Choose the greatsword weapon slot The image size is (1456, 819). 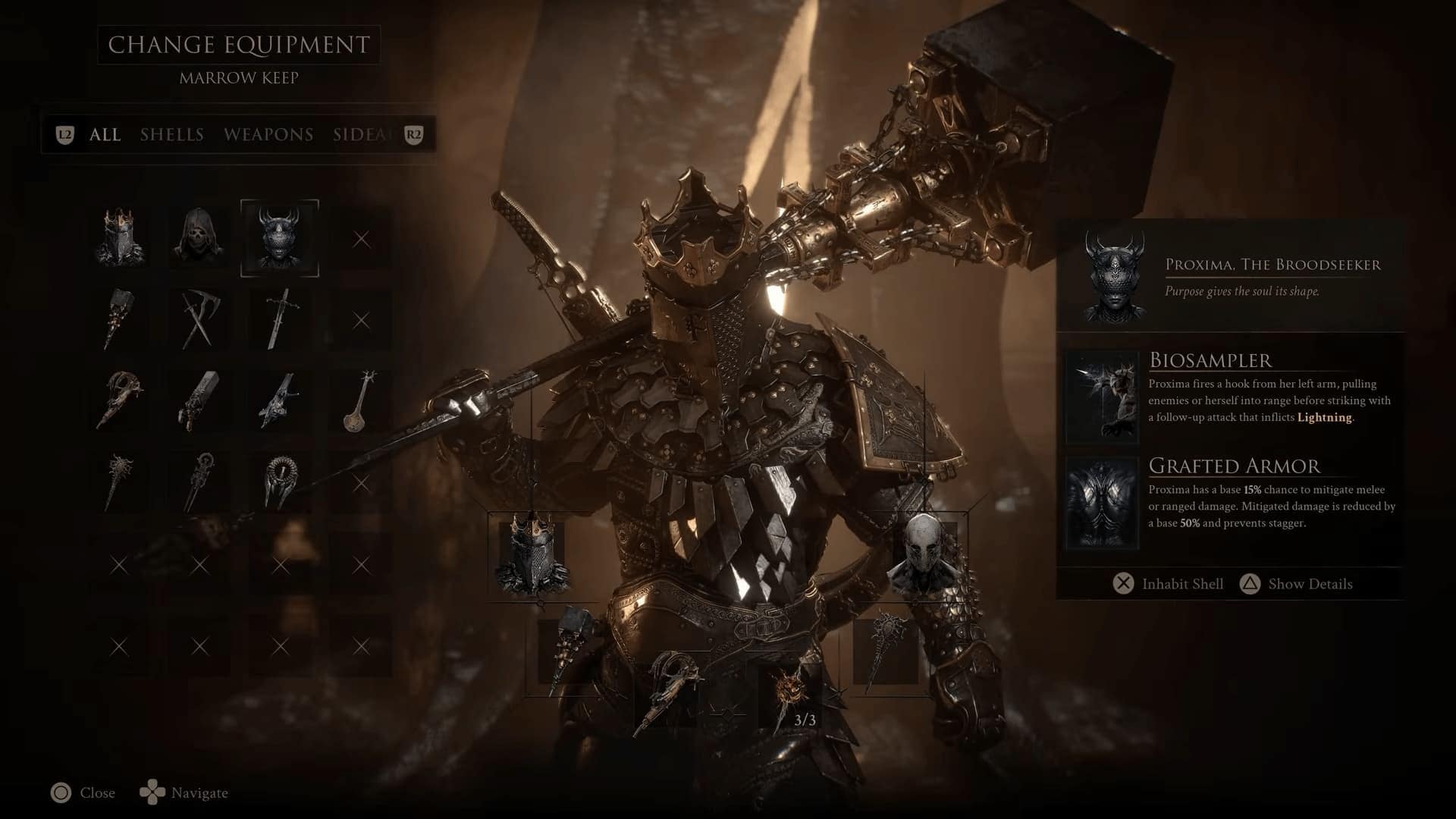[x=279, y=319]
